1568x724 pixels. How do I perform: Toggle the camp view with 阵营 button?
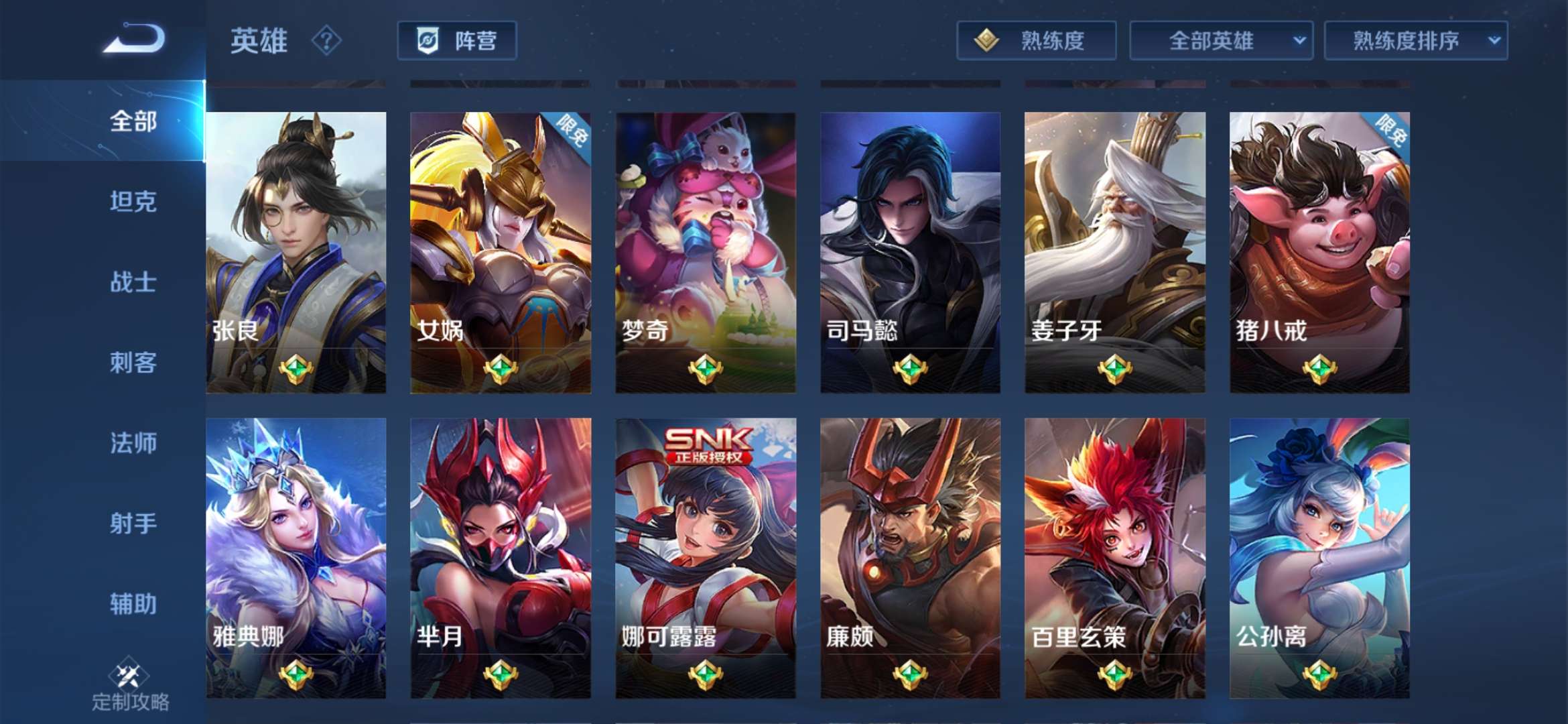click(458, 41)
